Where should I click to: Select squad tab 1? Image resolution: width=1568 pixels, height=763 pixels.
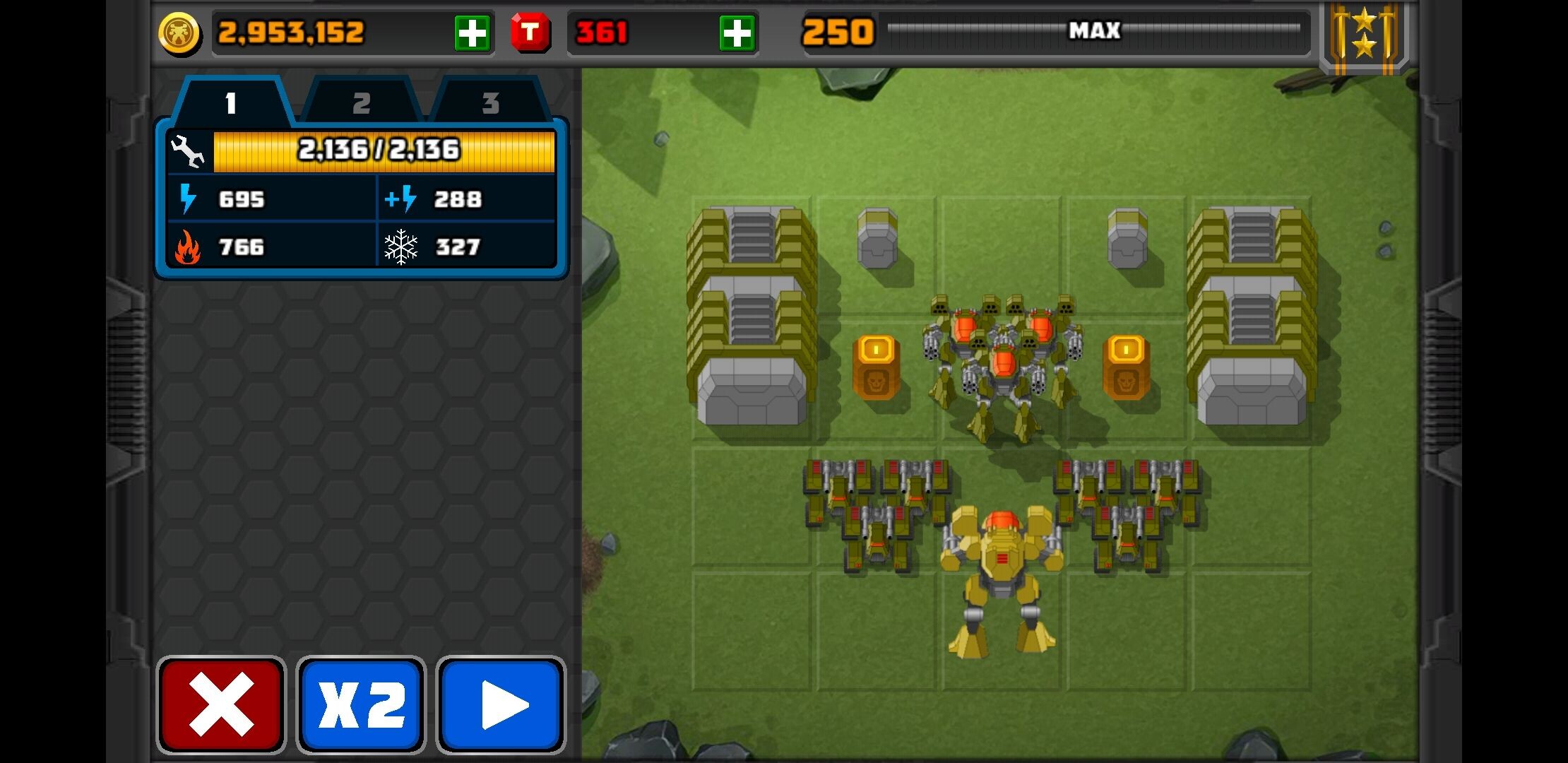[231, 103]
